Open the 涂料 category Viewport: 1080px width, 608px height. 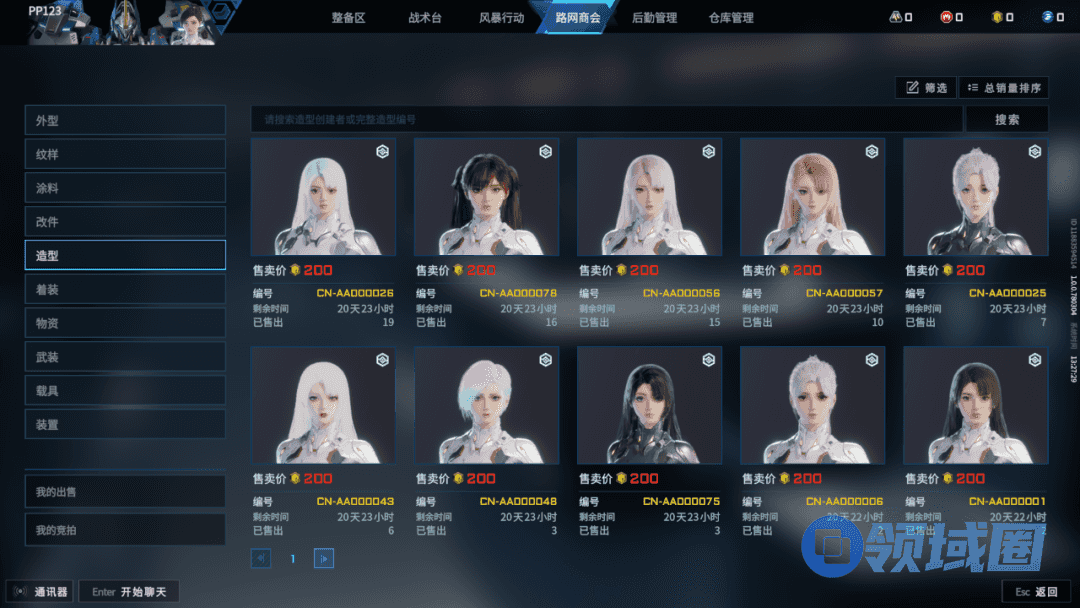125,188
